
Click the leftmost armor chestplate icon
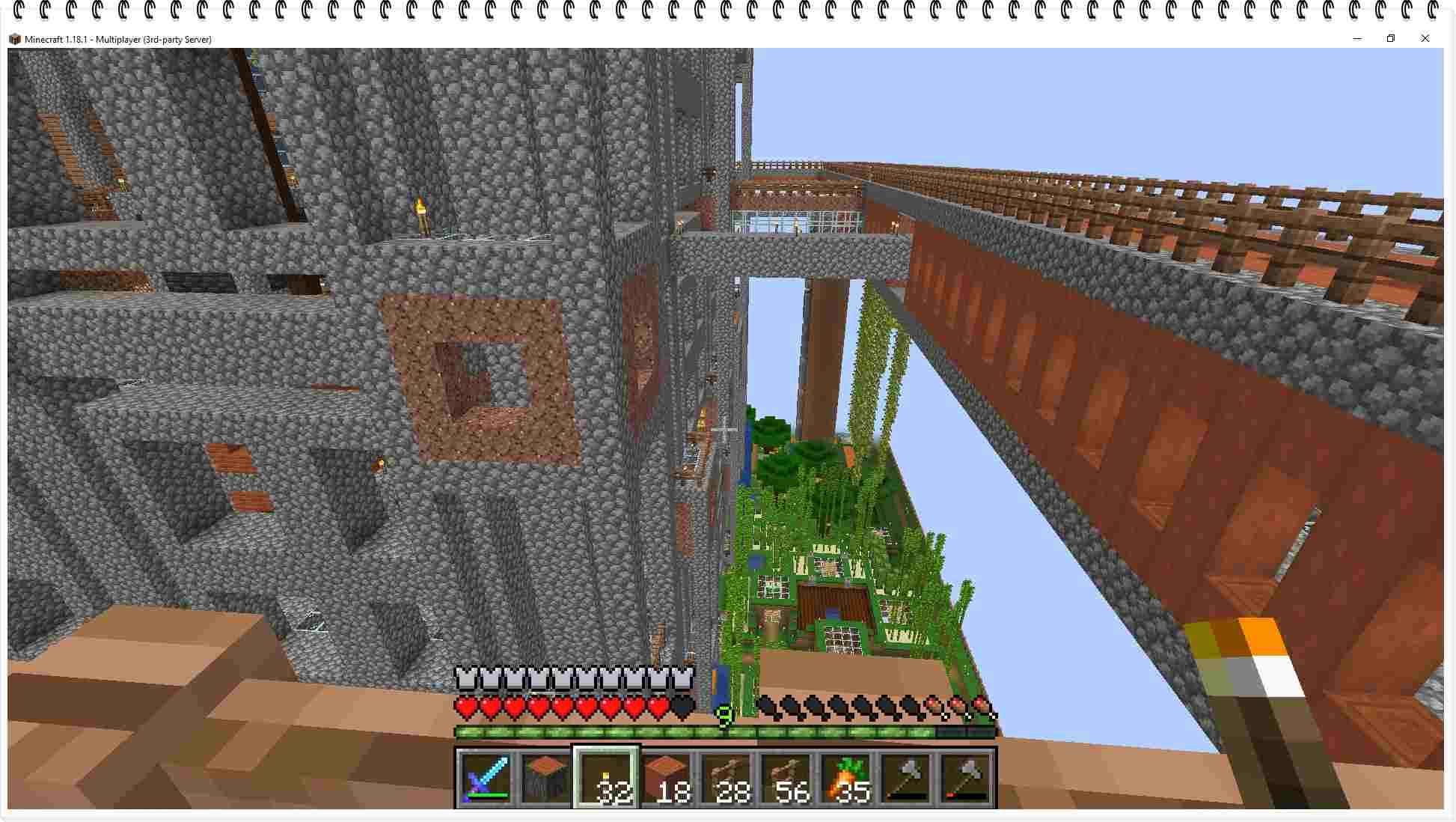464,676
